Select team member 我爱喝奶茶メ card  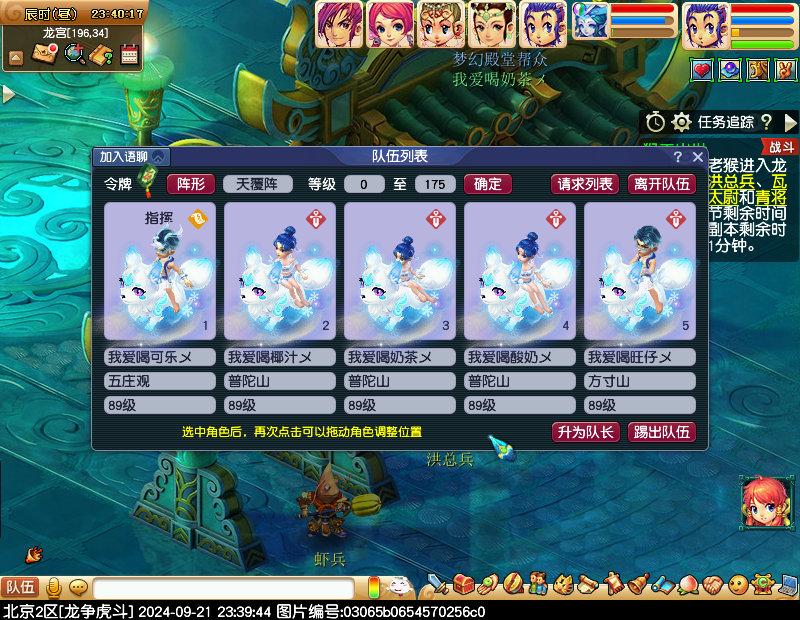pyautogui.click(x=400, y=270)
